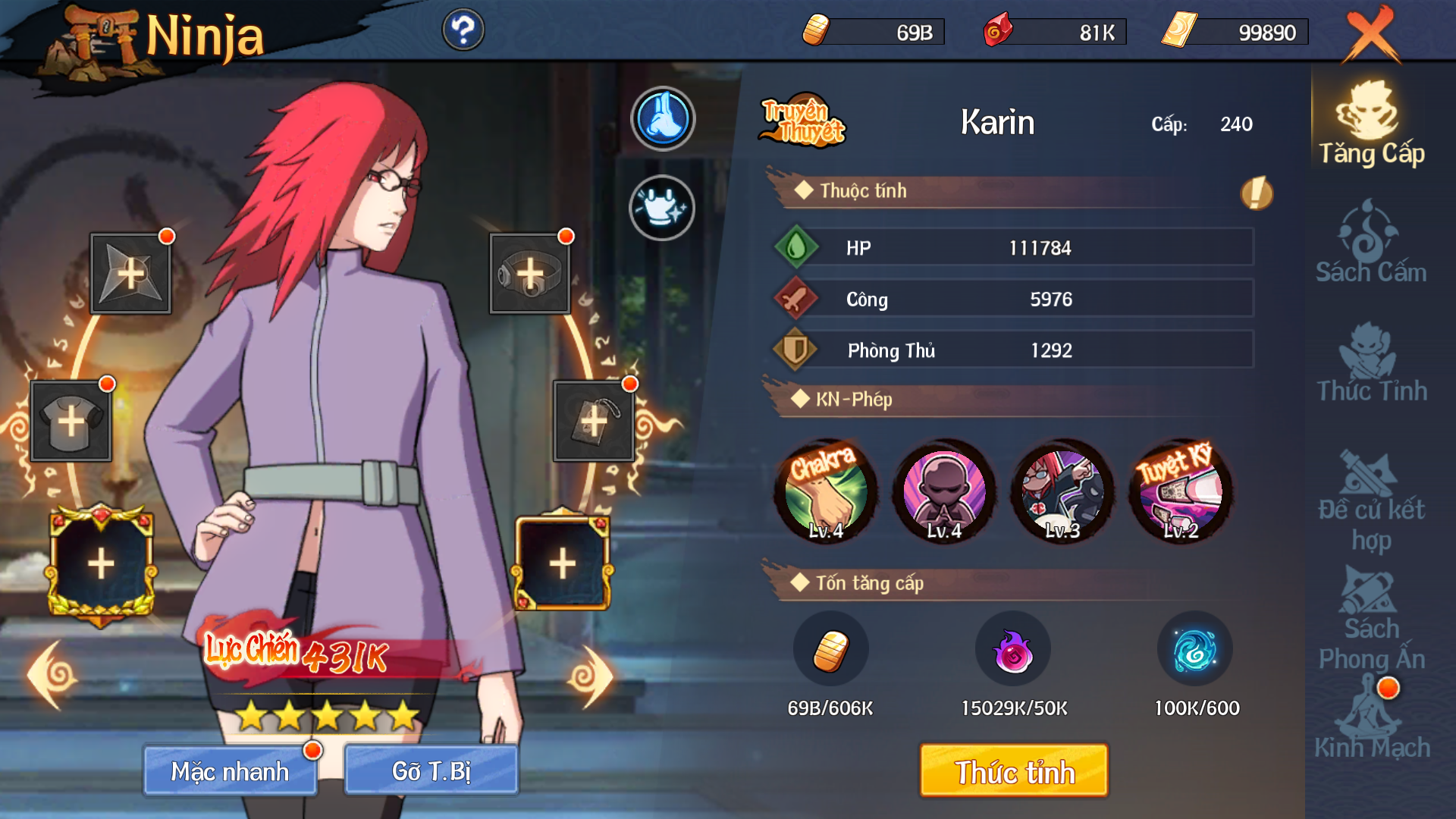The width and height of the screenshot is (1456, 819).
Task: Select the Sách Phong Ấn tab
Action: [1371, 622]
